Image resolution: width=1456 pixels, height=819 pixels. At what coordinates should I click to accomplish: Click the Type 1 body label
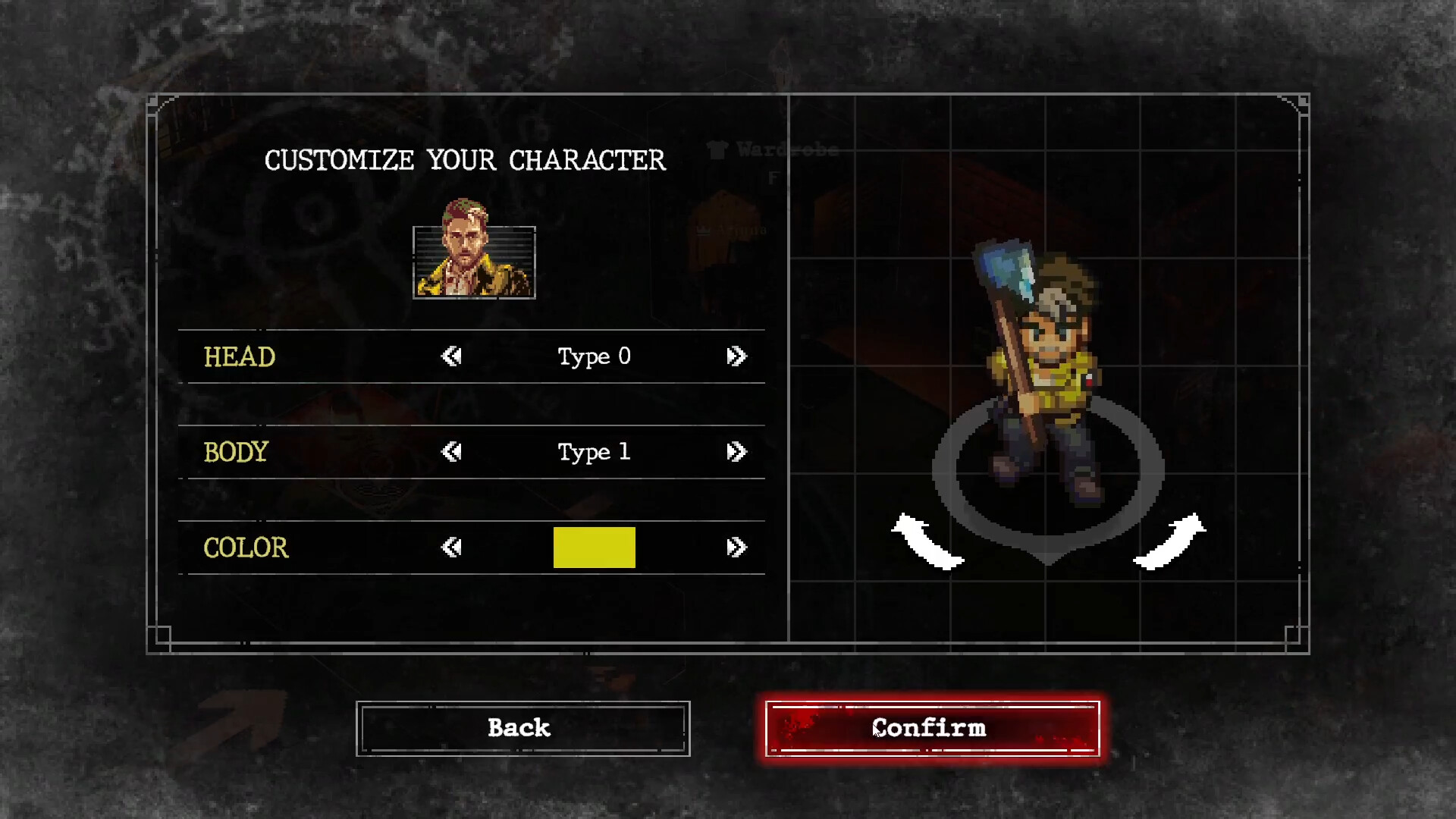[594, 452]
